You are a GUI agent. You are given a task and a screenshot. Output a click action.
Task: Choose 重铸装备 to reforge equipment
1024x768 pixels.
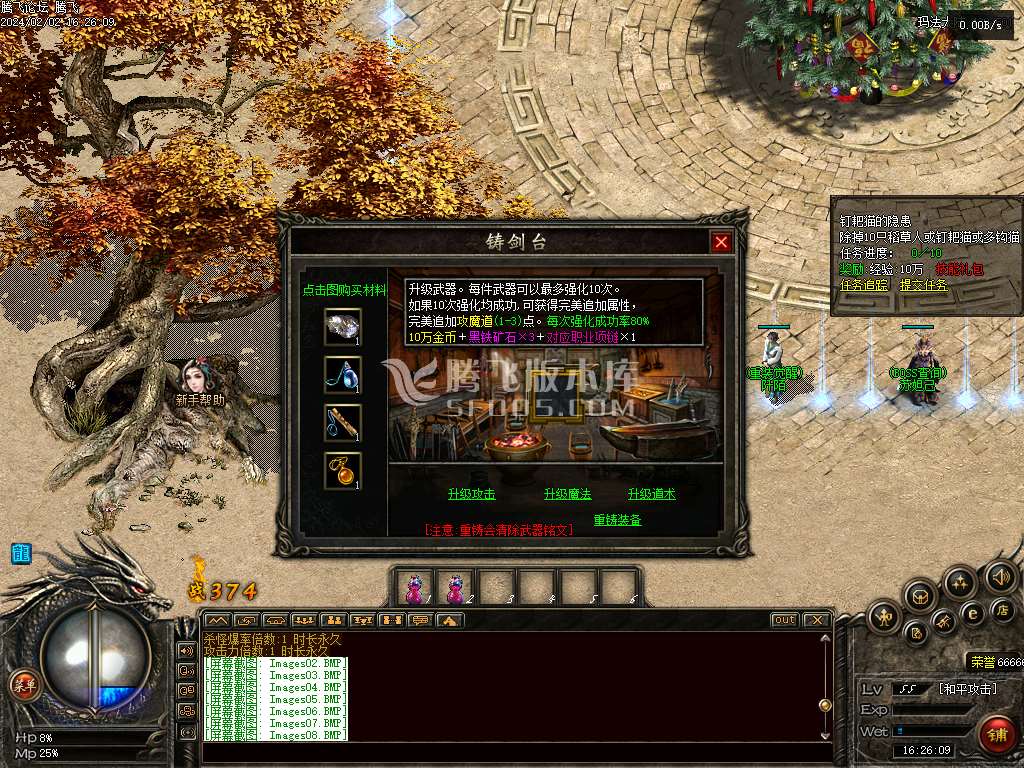(x=617, y=520)
